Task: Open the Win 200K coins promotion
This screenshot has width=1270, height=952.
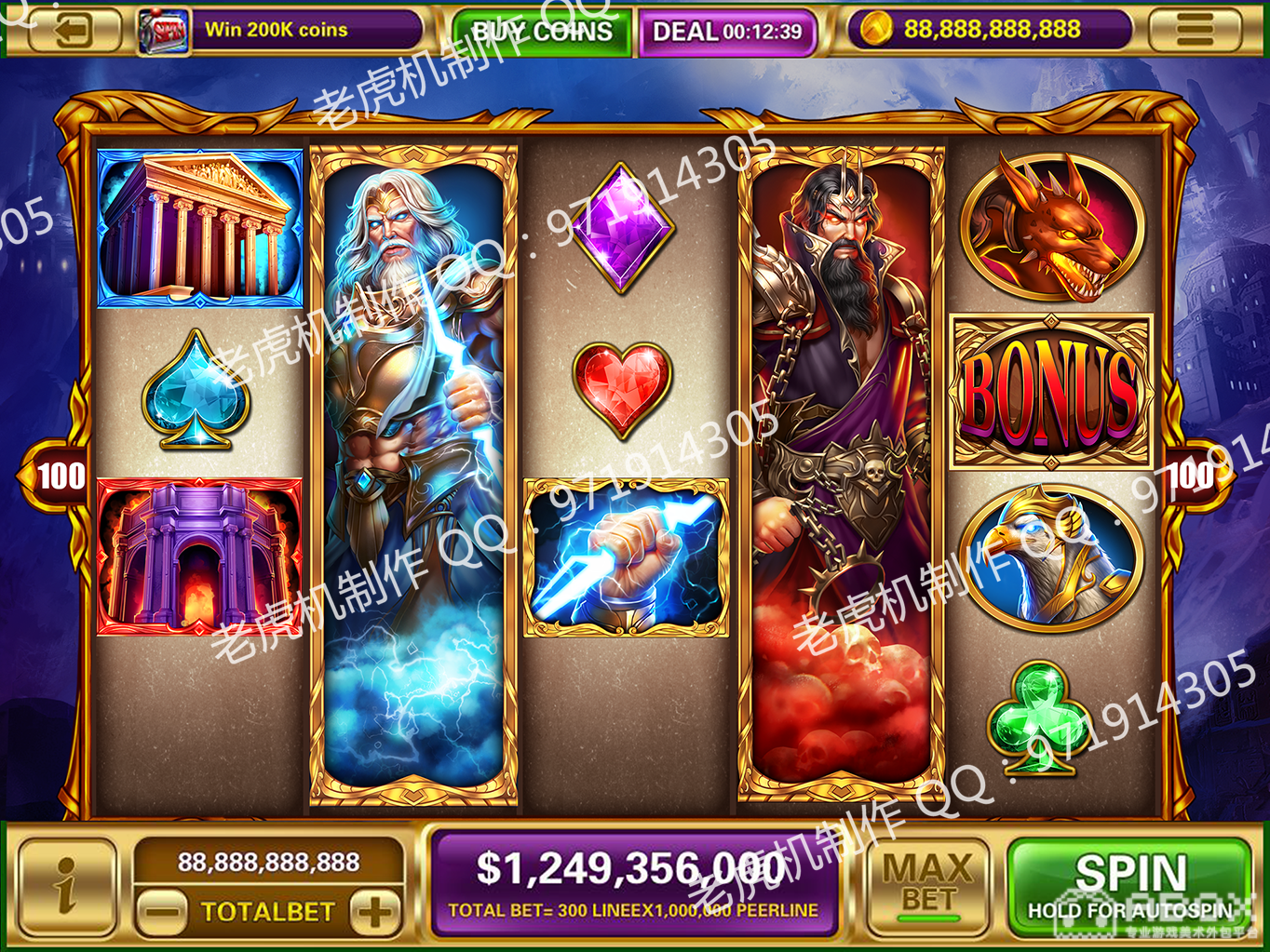Action: pos(279,30)
